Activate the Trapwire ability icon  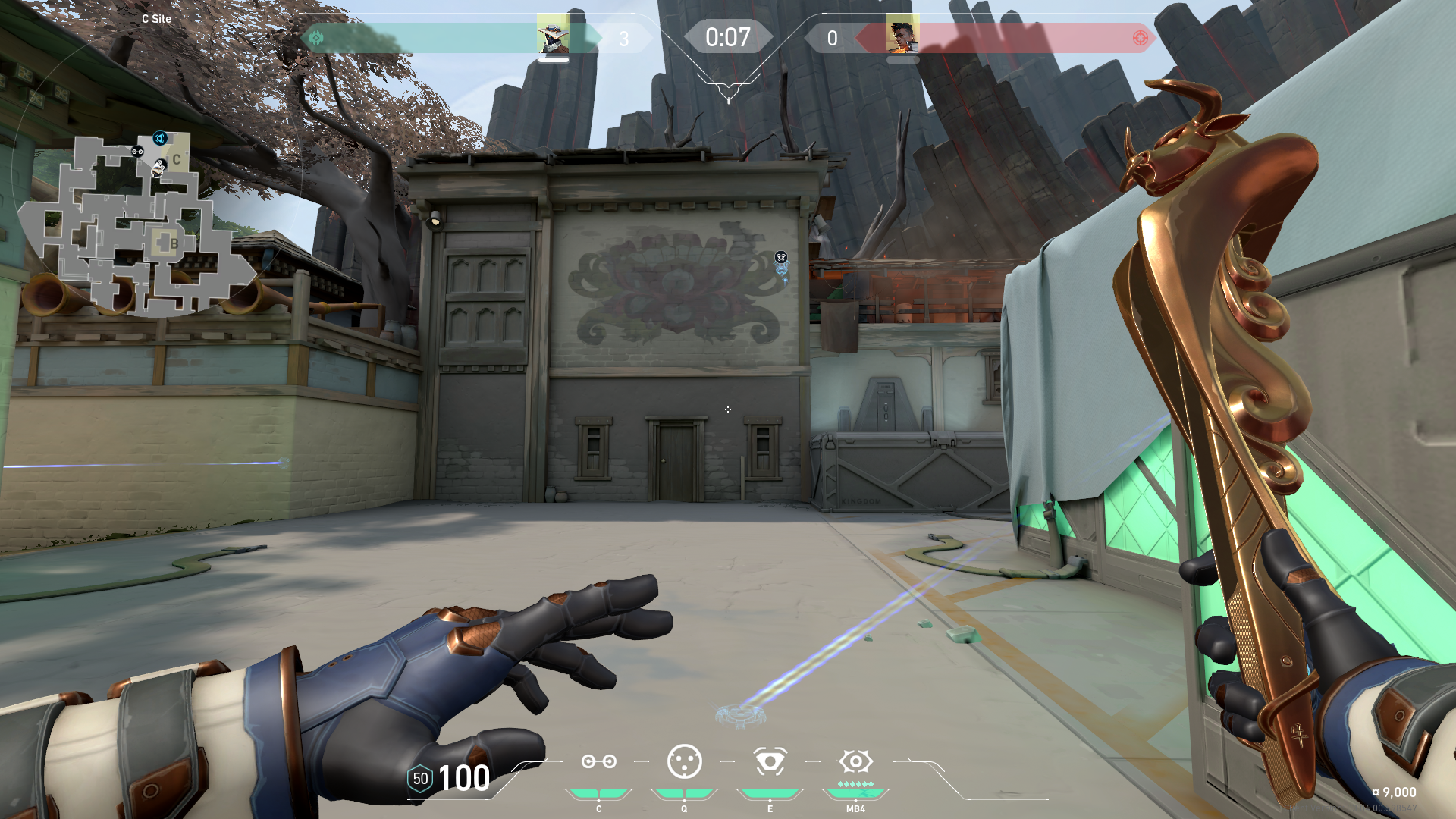point(598,761)
